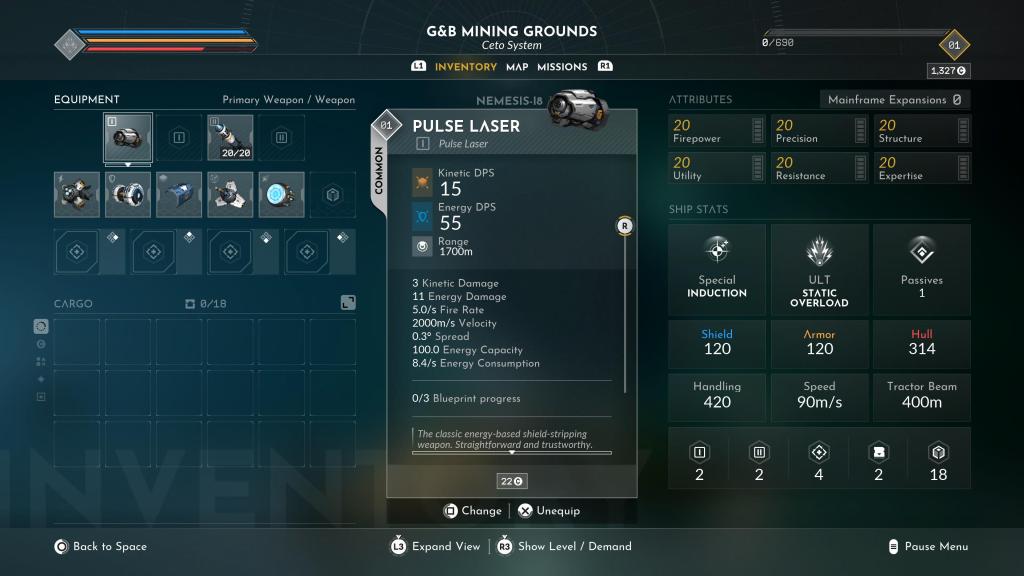Select the blue glowing disc device slot

coord(281,194)
